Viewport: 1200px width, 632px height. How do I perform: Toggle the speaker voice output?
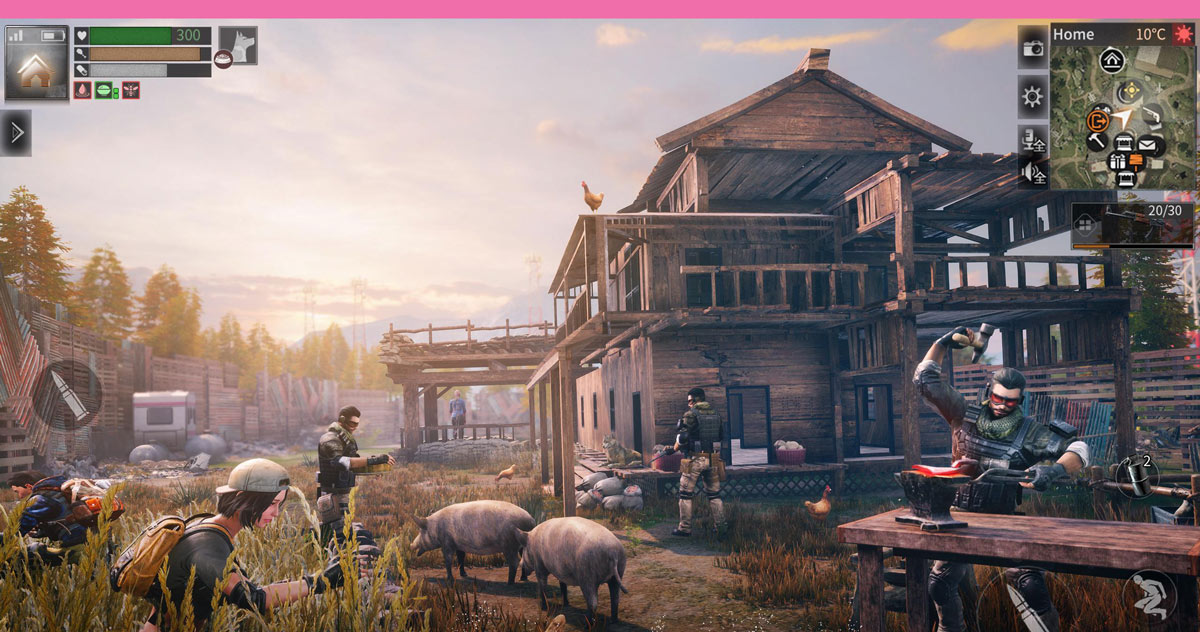point(1032,174)
